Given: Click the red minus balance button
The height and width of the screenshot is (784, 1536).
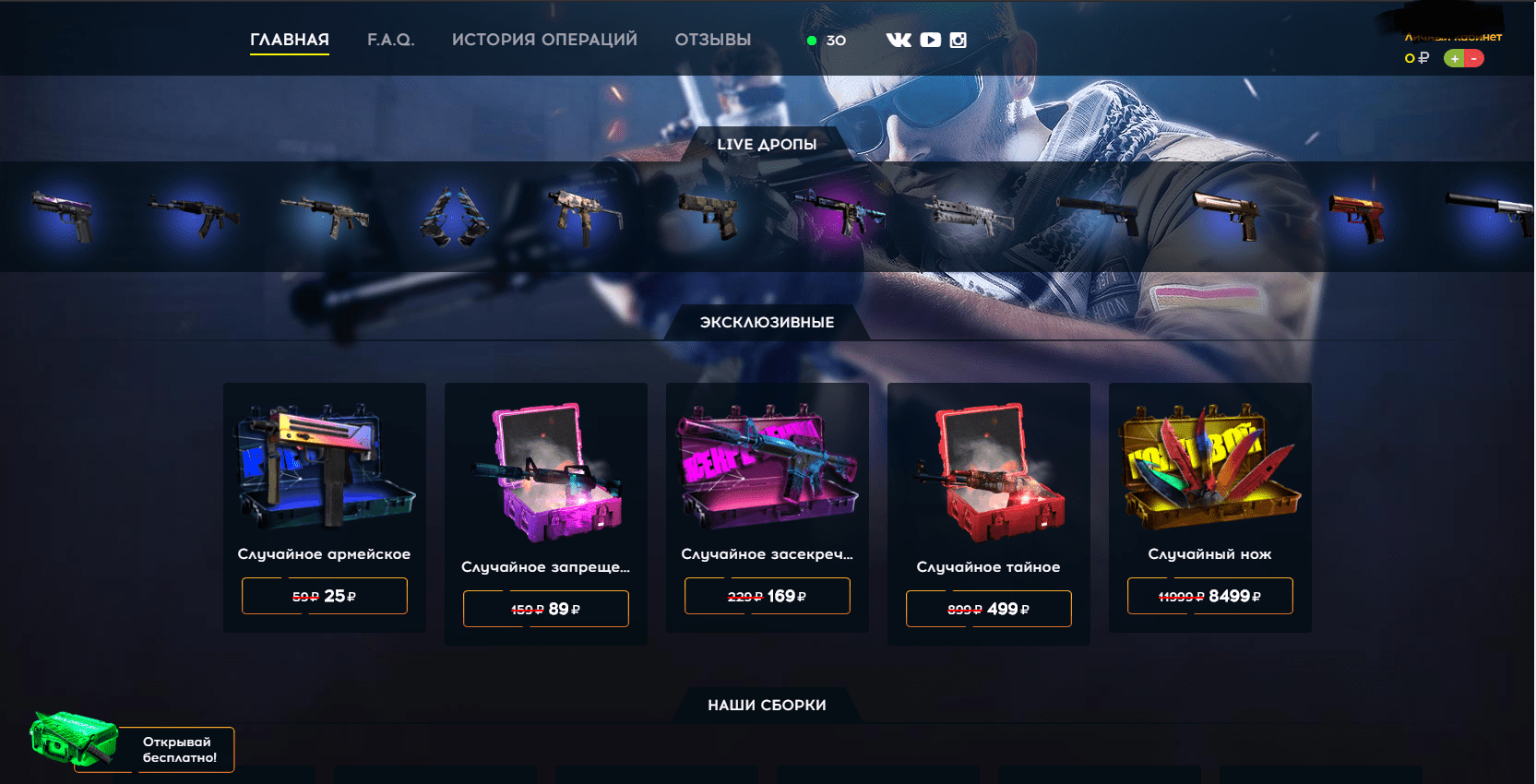Looking at the screenshot, I should (x=1474, y=58).
